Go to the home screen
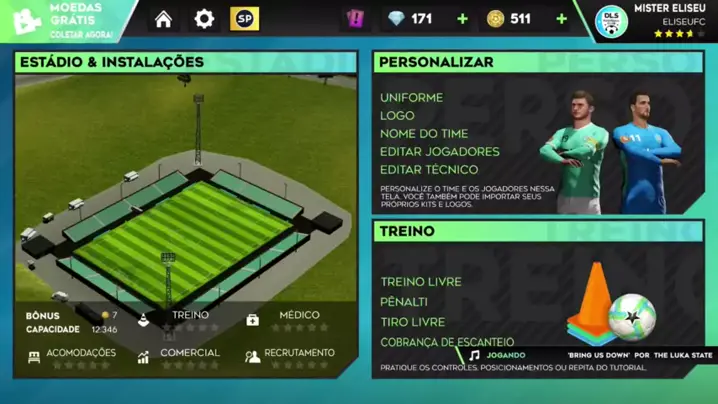Screen dimensions: 718x404 coord(163,19)
